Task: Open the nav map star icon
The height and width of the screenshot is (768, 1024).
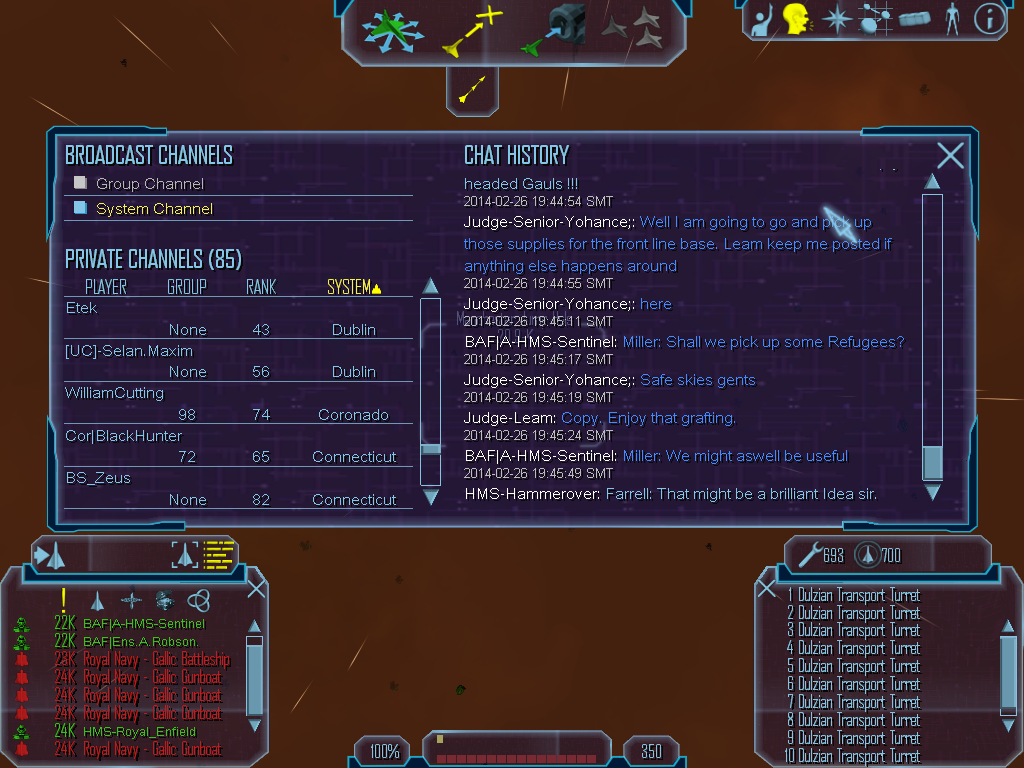Action: (836, 18)
